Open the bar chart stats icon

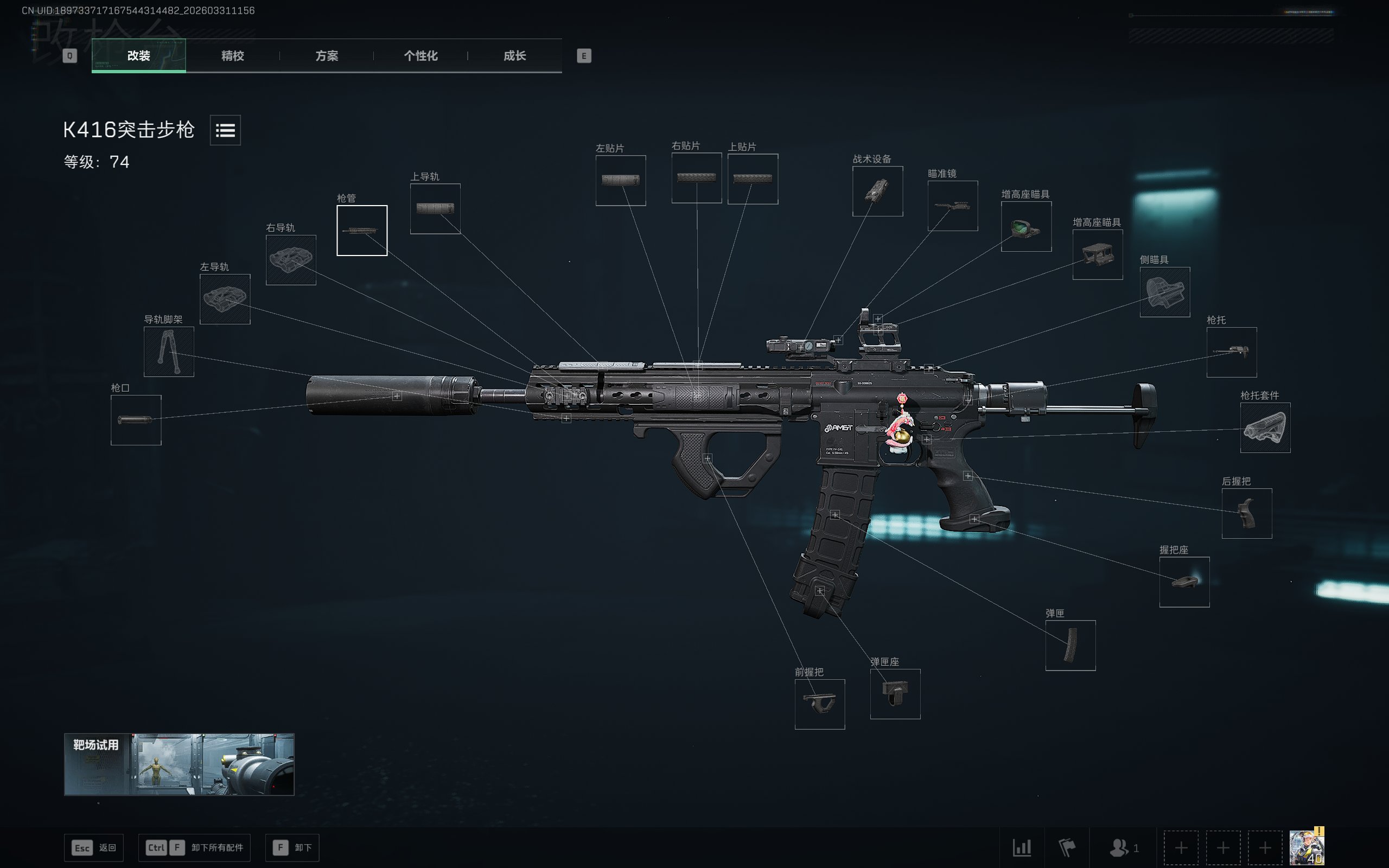coord(1022,847)
